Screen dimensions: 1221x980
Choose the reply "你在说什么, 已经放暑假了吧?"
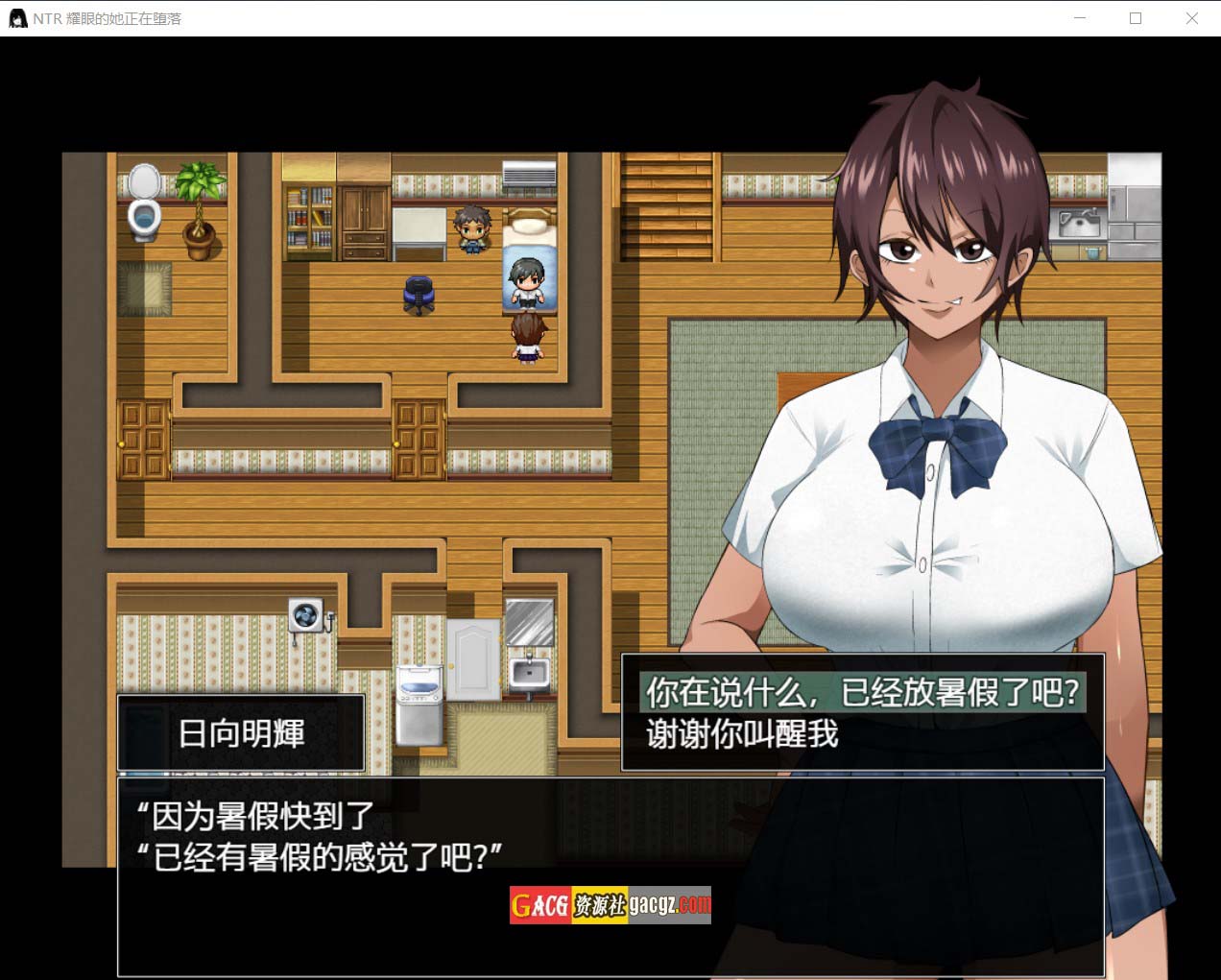pyautogui.click(x=862, y=692)
